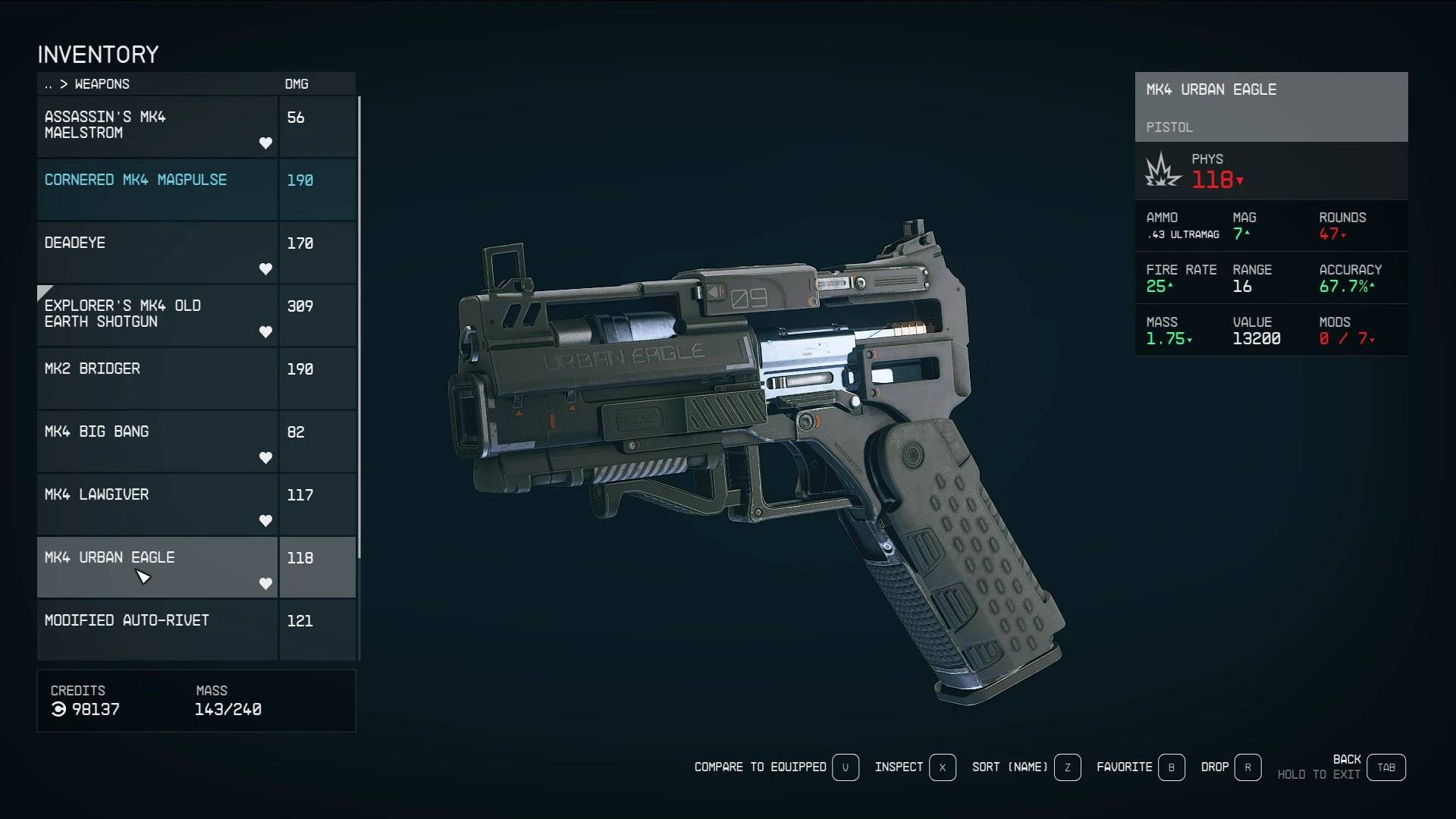Screen dimensions: 1456x819
Task: Click the green up arrow beside Fire Rate
Action: (1169, 286)
